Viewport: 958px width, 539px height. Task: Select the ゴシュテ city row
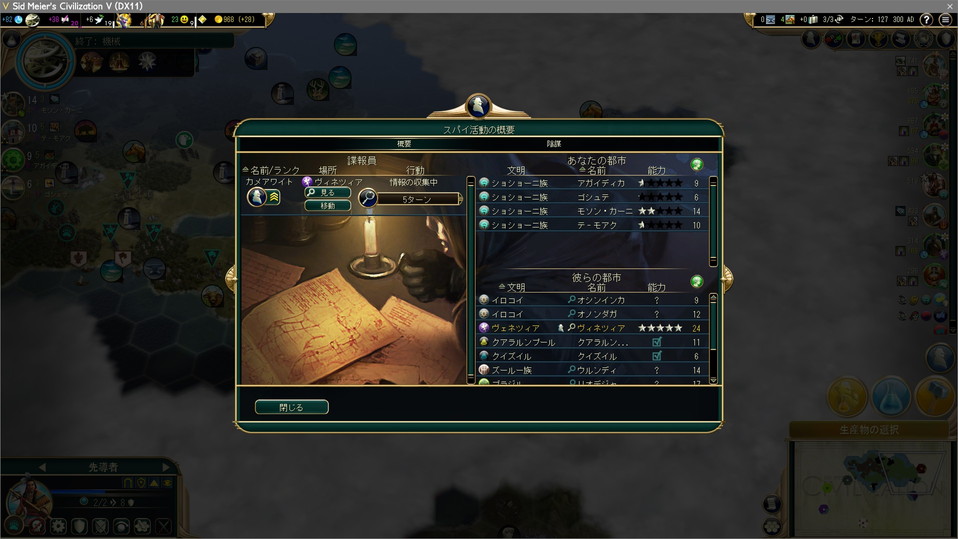pyautogui.click(x=594, y=197)
